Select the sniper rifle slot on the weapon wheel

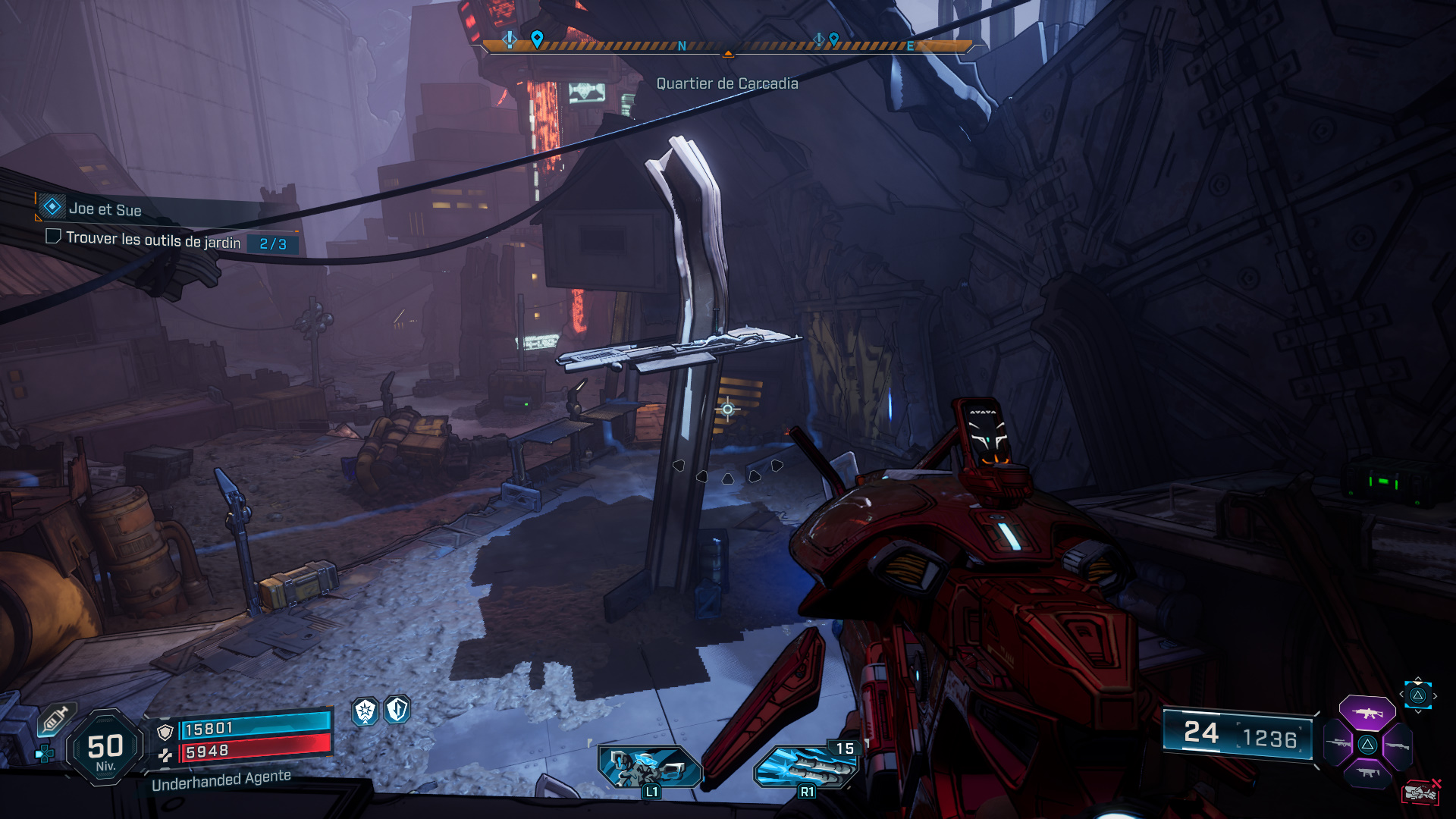[1338, 744]
